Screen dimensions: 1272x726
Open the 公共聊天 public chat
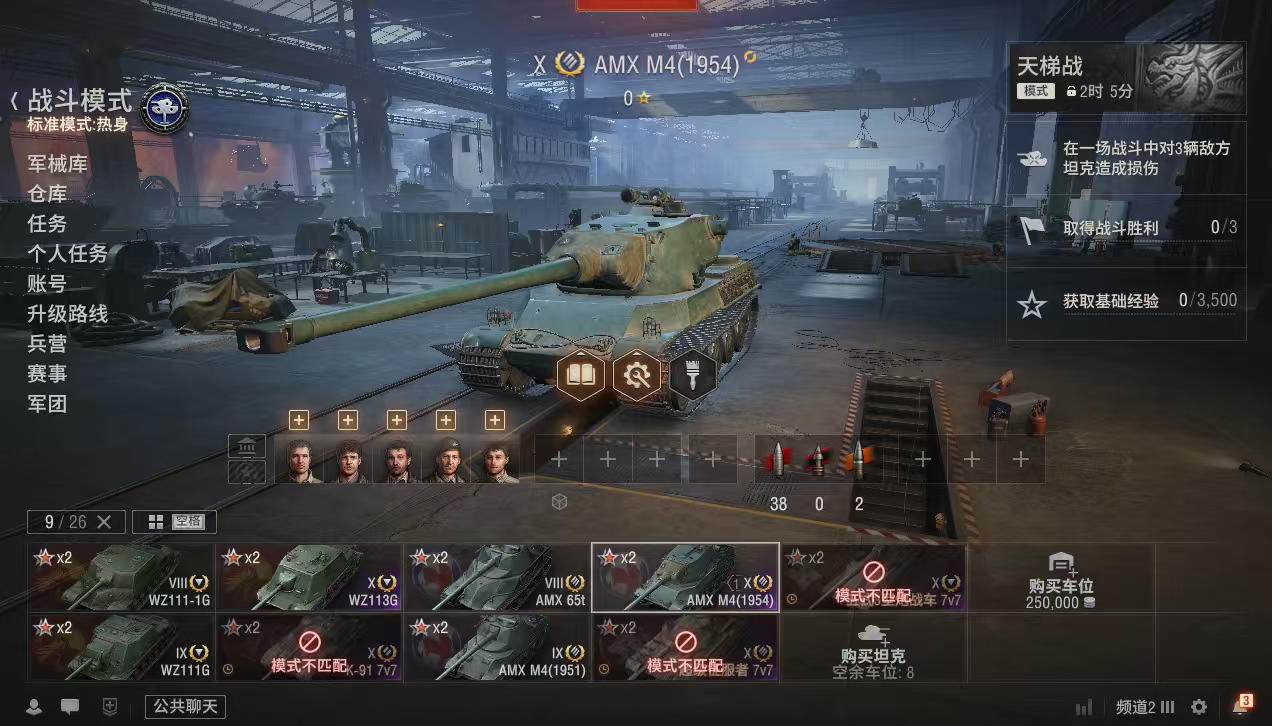point(185,707)
